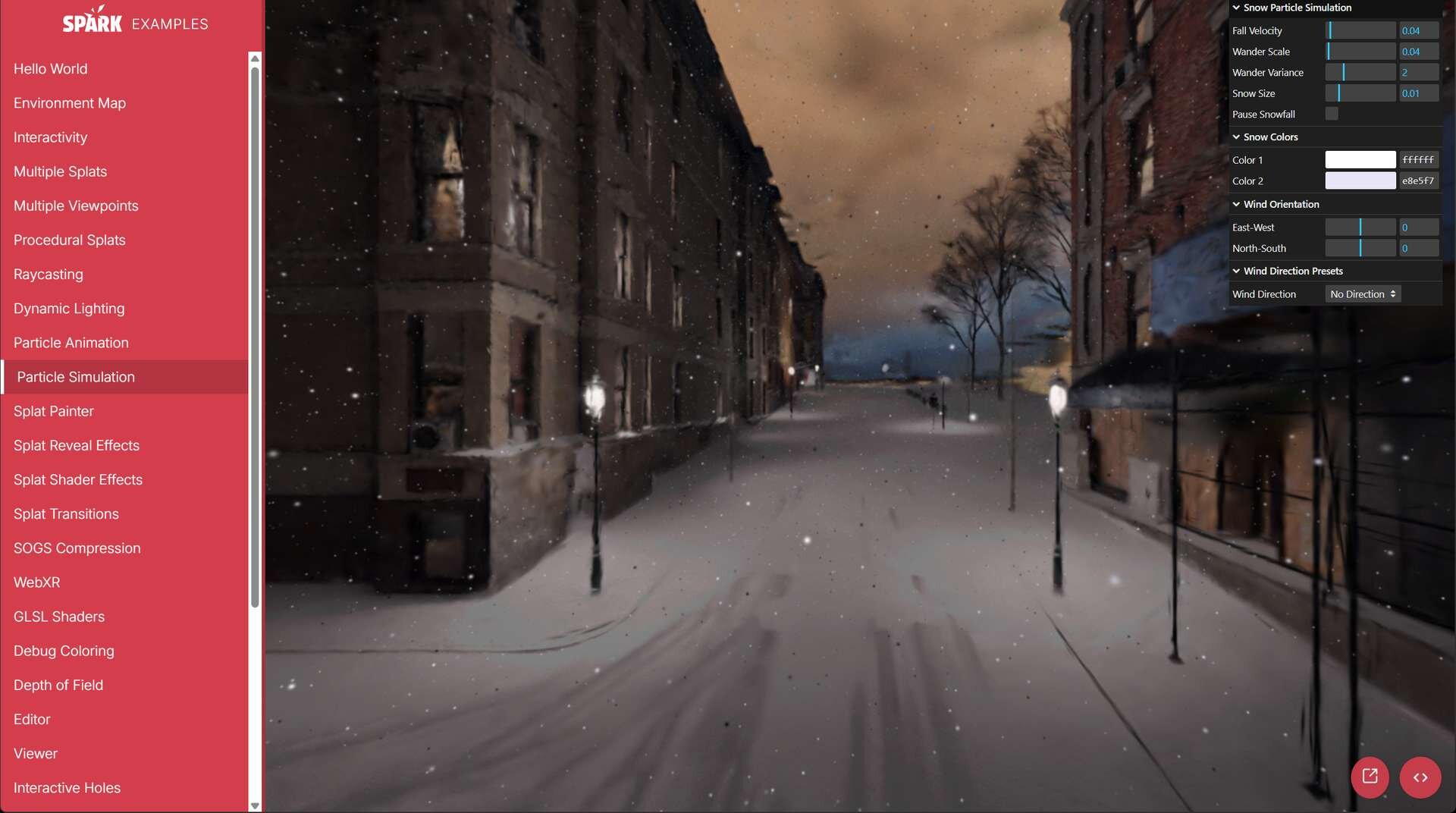Open the Dynamic Lighting example
Viewport: 1456px width, 813px height.
pos(69,309)
